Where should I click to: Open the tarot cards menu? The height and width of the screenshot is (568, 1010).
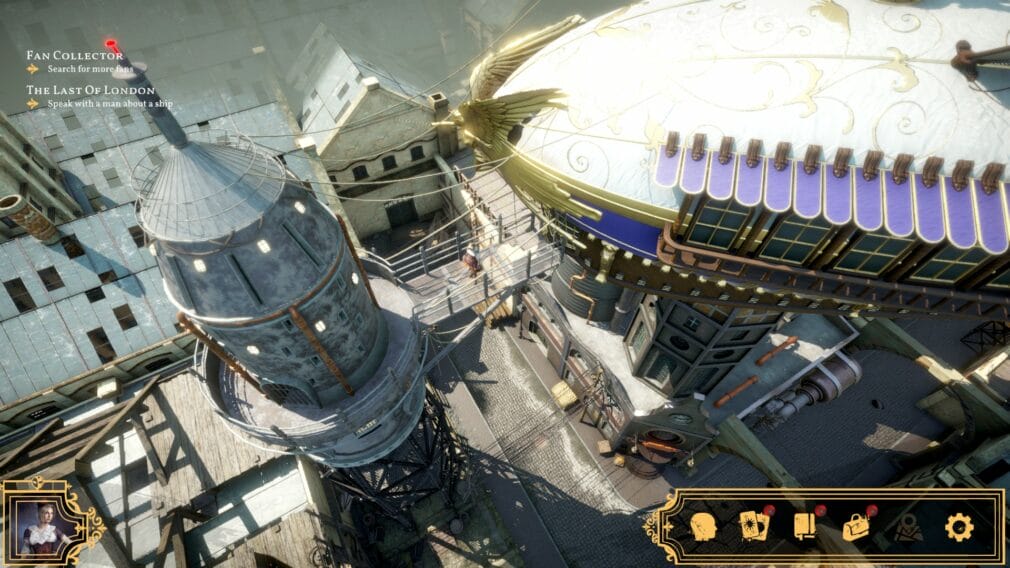(751, 526)
